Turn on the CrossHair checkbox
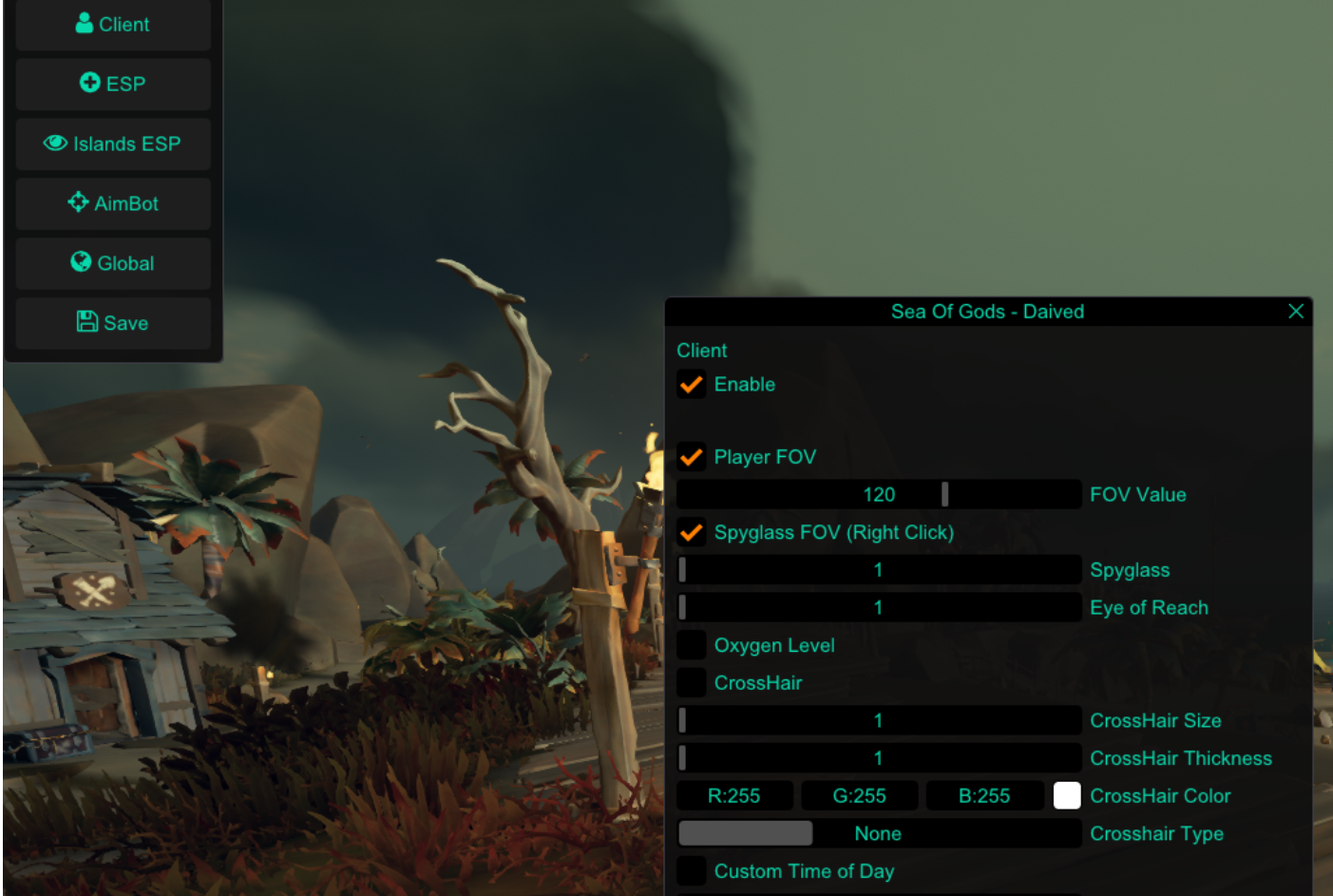Viewport: 1333px width, 896px height. (x=691, y=682)
